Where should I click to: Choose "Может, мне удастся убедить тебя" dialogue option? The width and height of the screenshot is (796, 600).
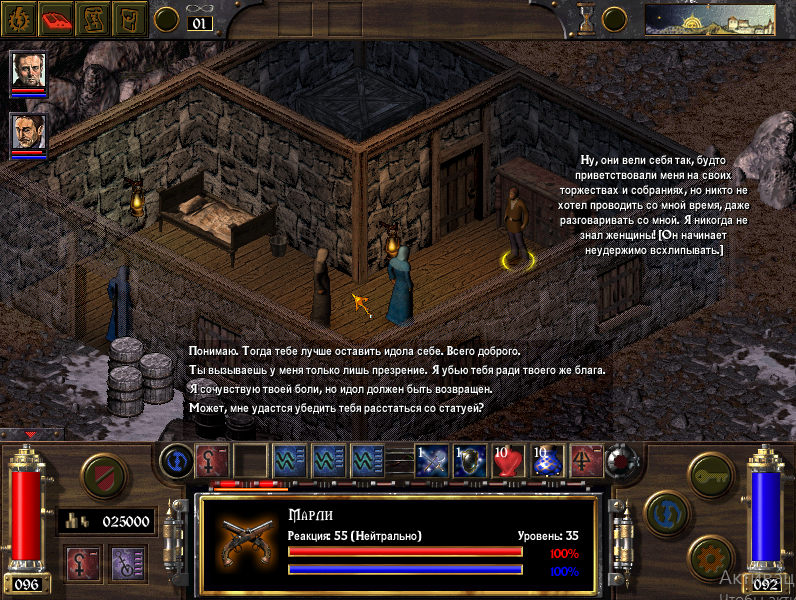pos(337,408)
